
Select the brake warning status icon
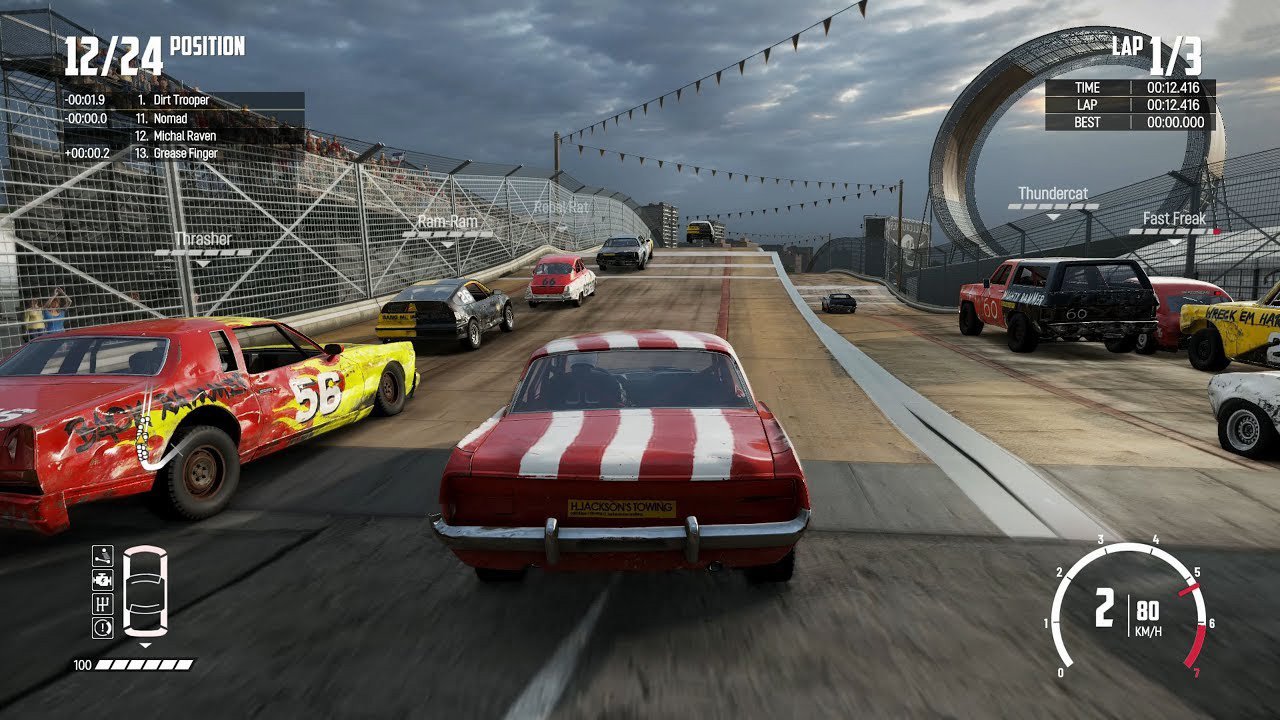(x=103, y=628)
